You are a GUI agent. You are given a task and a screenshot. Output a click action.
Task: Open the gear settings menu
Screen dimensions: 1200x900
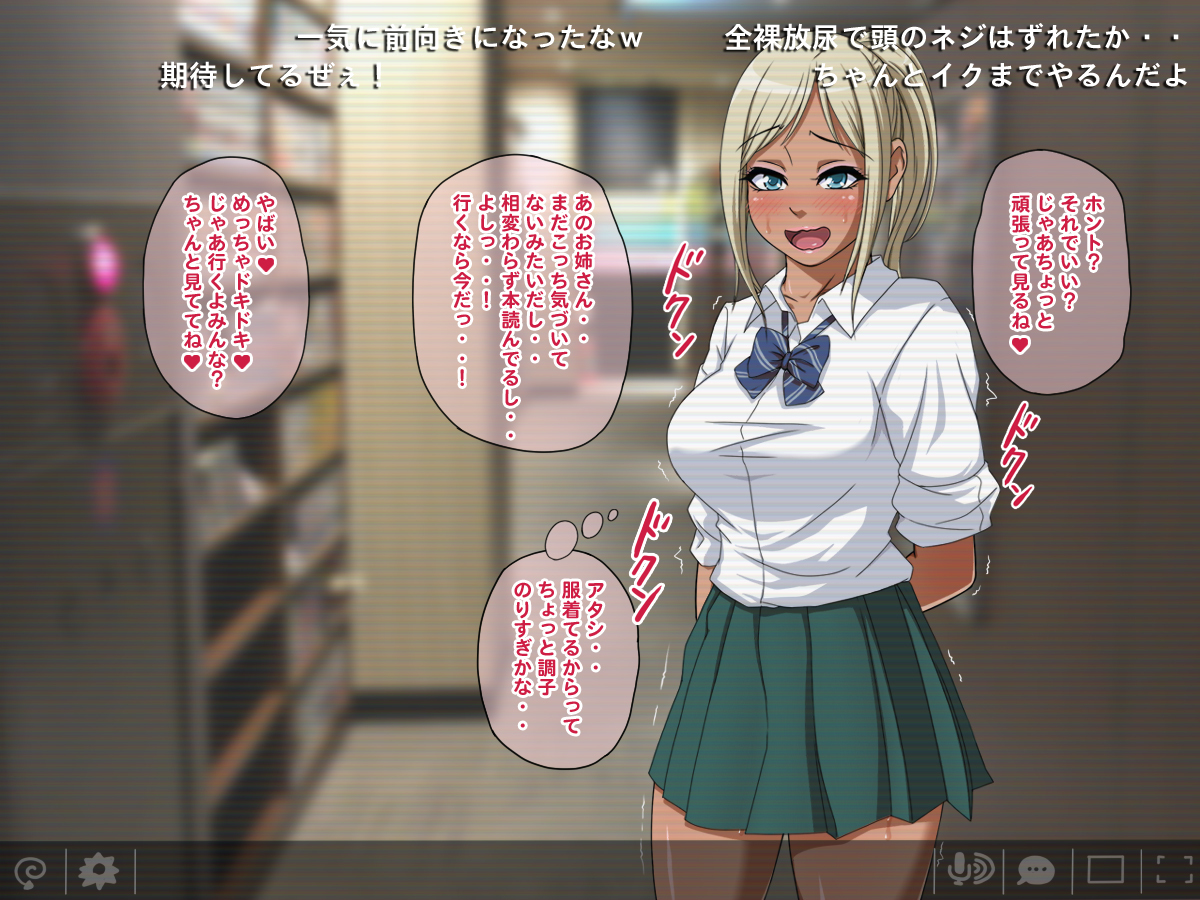pyautogui.click(x=98, y=870)
